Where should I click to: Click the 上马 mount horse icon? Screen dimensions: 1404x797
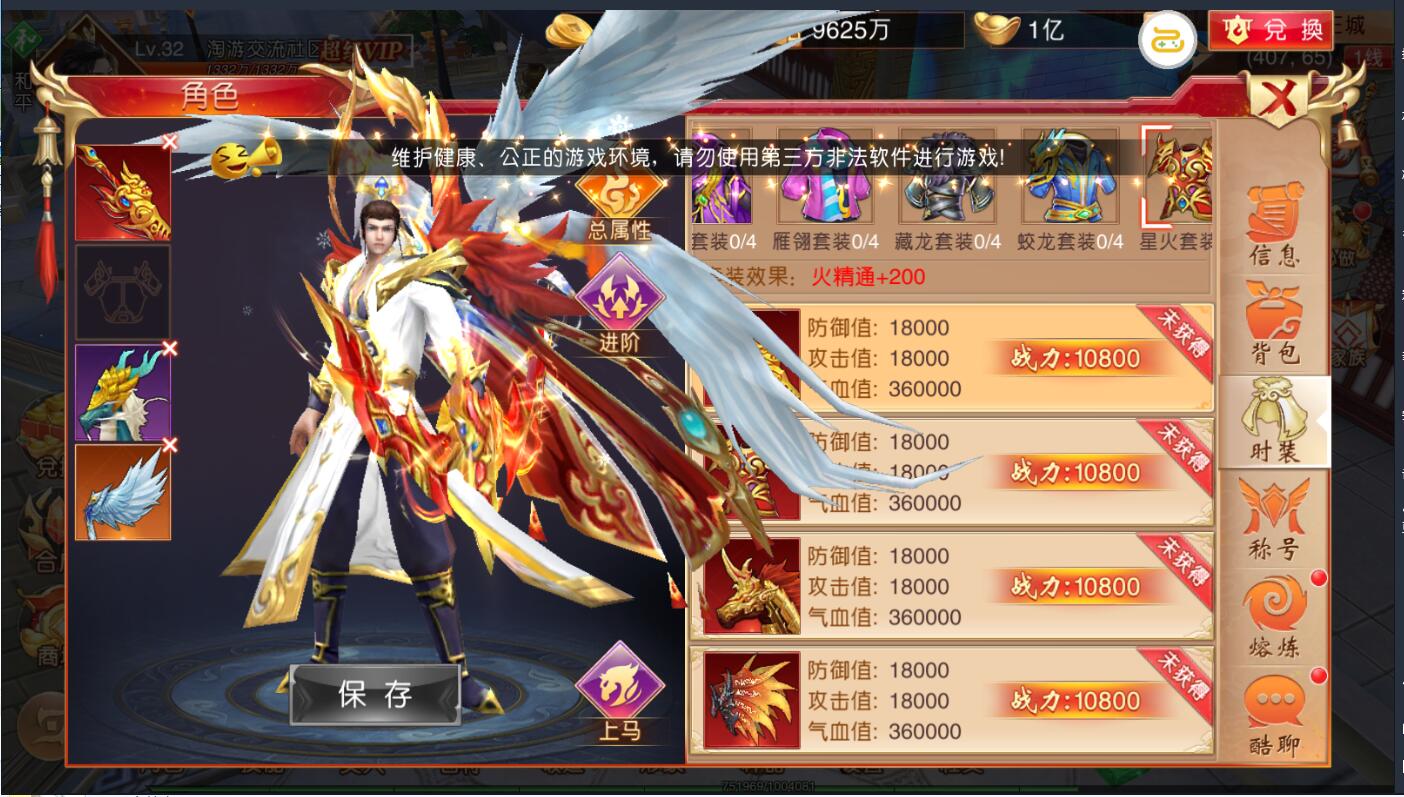click(x=621, y=690)
